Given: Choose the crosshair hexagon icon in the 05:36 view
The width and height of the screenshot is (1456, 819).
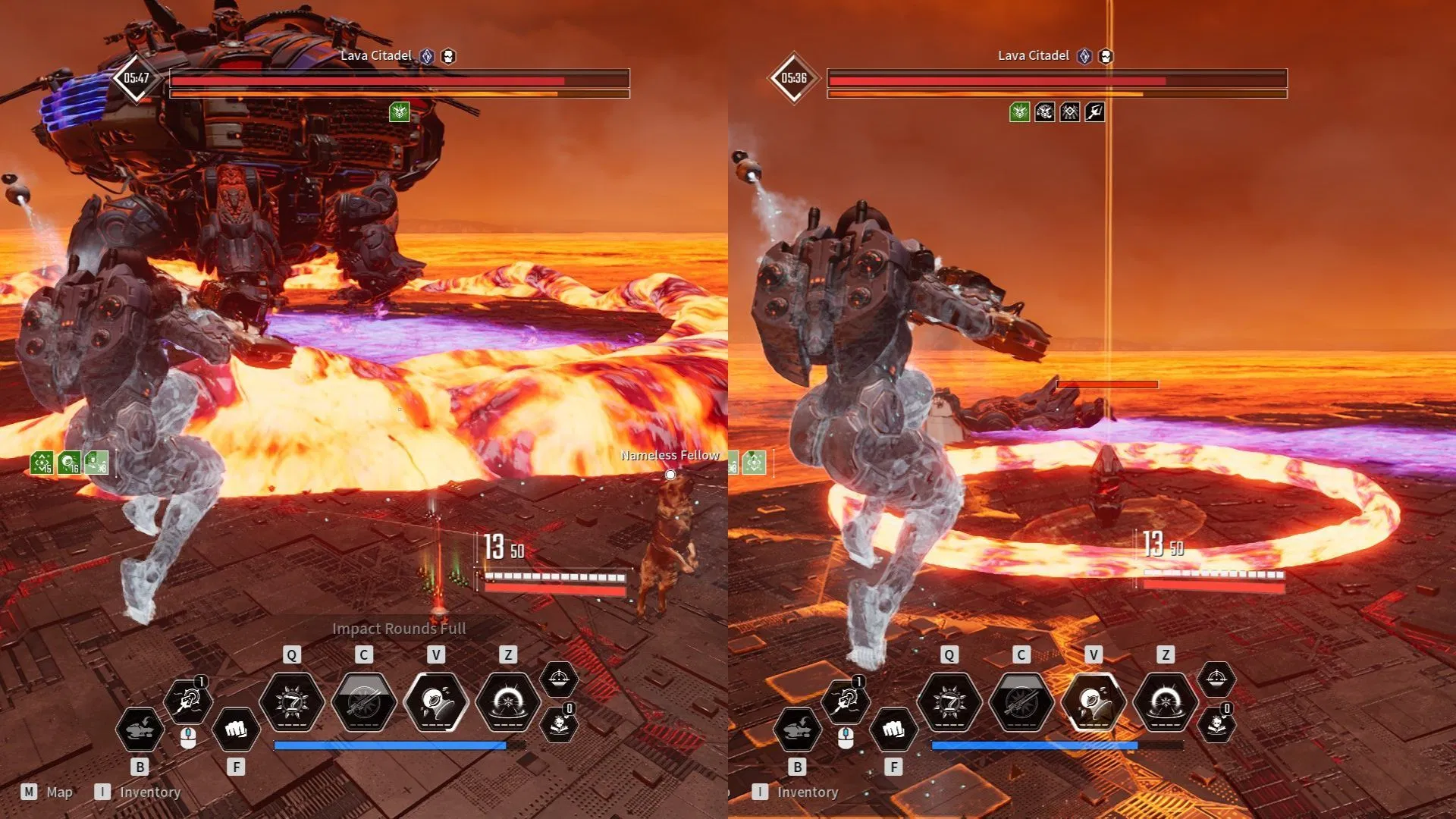Looking at the screenshot, I should 1216,679.
